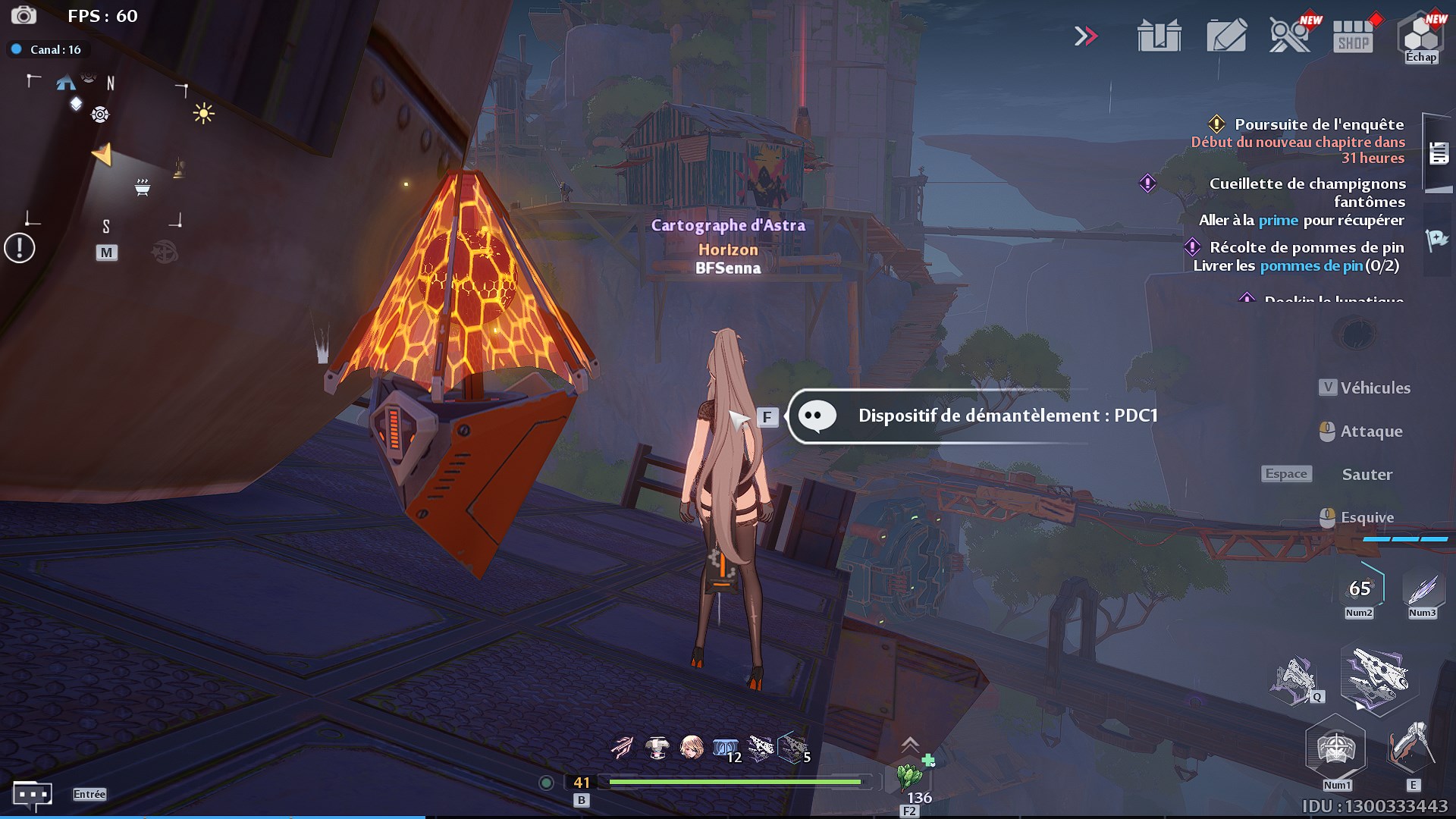Toggle tracking of Cueillette de champignons fantômes
This screenshot has width=1456, height=819.
(x=1147, y=183)
